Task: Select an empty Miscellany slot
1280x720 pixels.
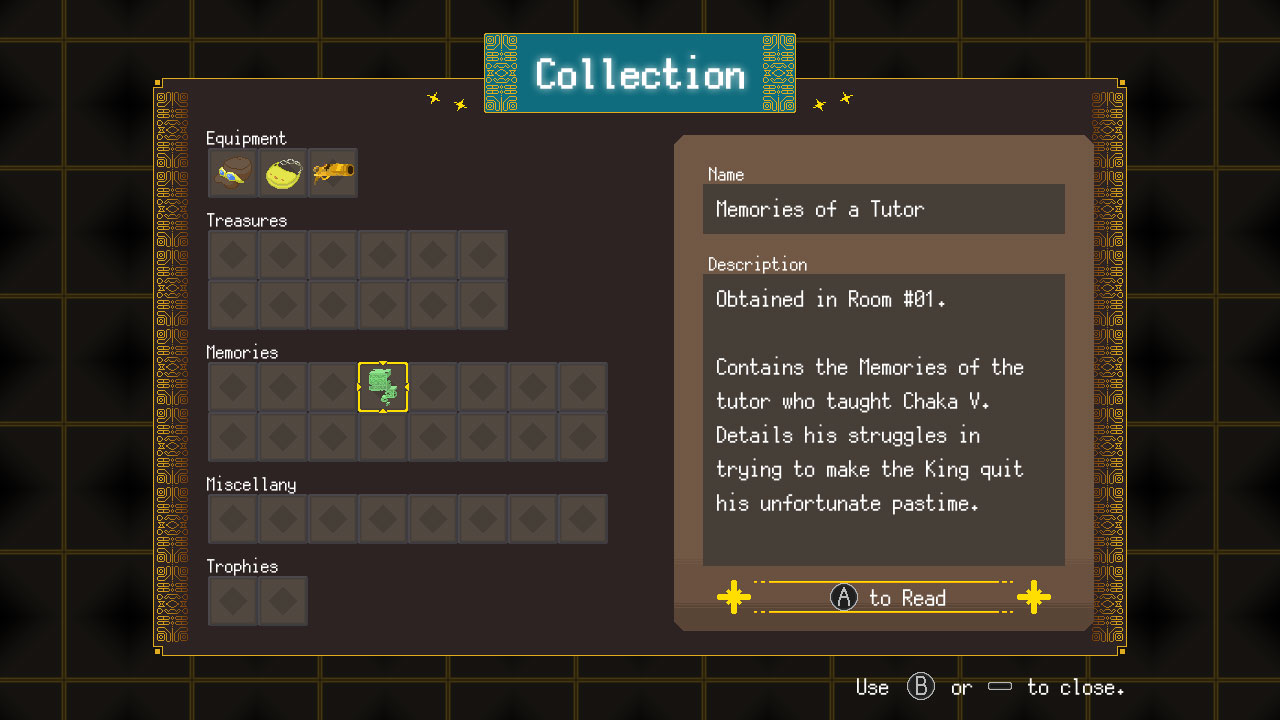Action: (x=232, y=518)
